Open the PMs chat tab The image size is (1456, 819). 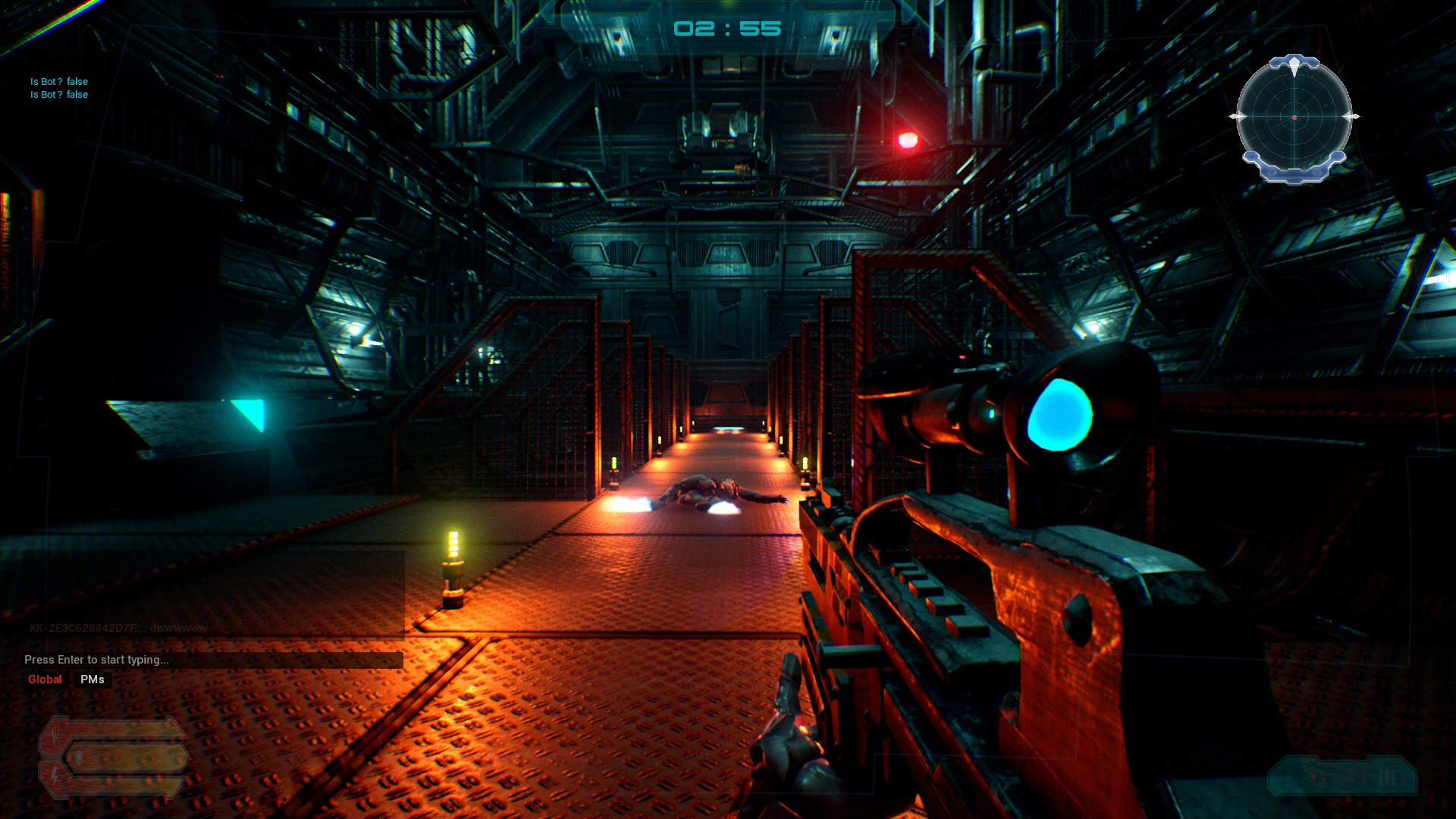click(x=93, y=679)
